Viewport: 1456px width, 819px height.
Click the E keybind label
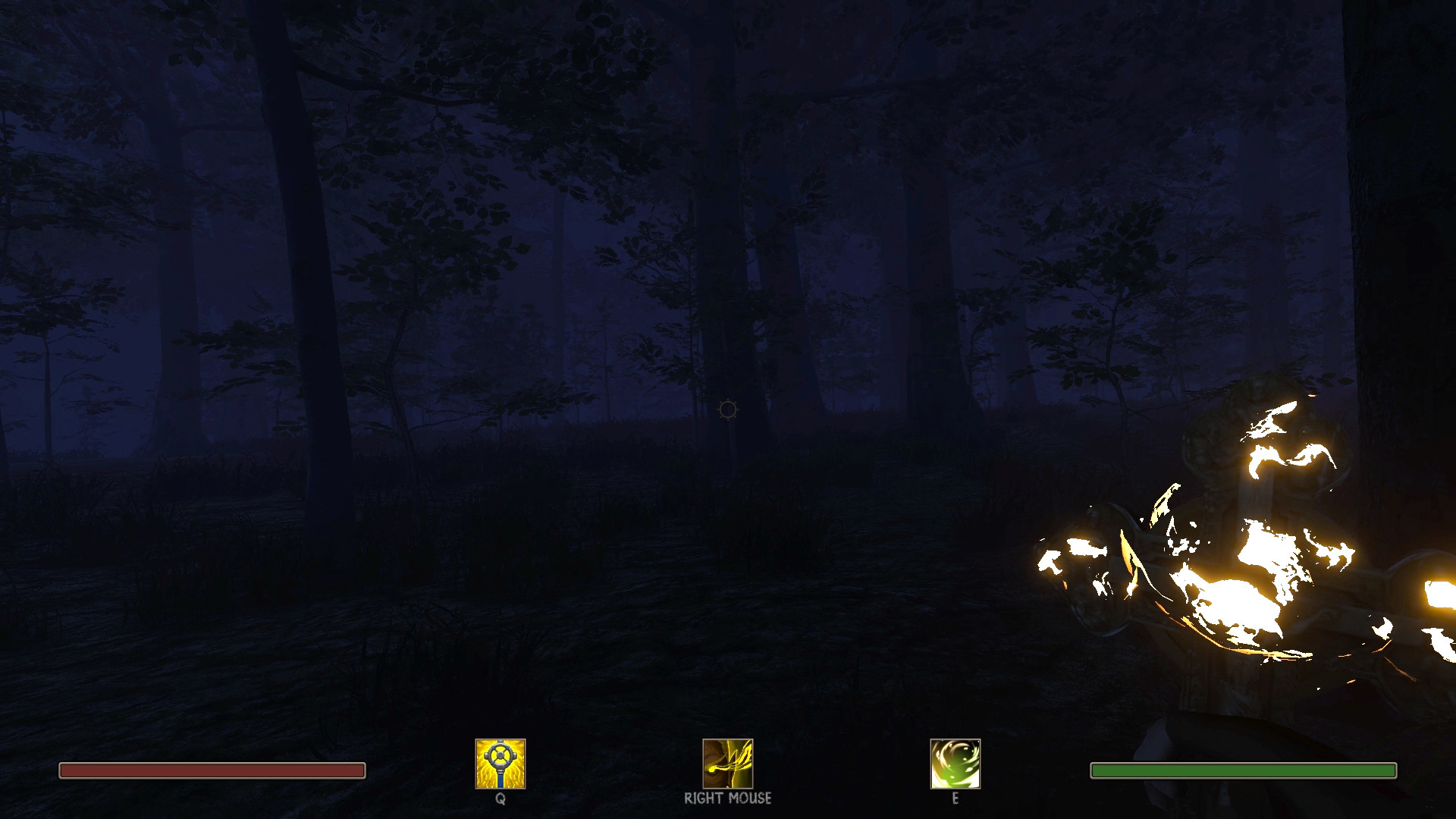pos(954,799)
